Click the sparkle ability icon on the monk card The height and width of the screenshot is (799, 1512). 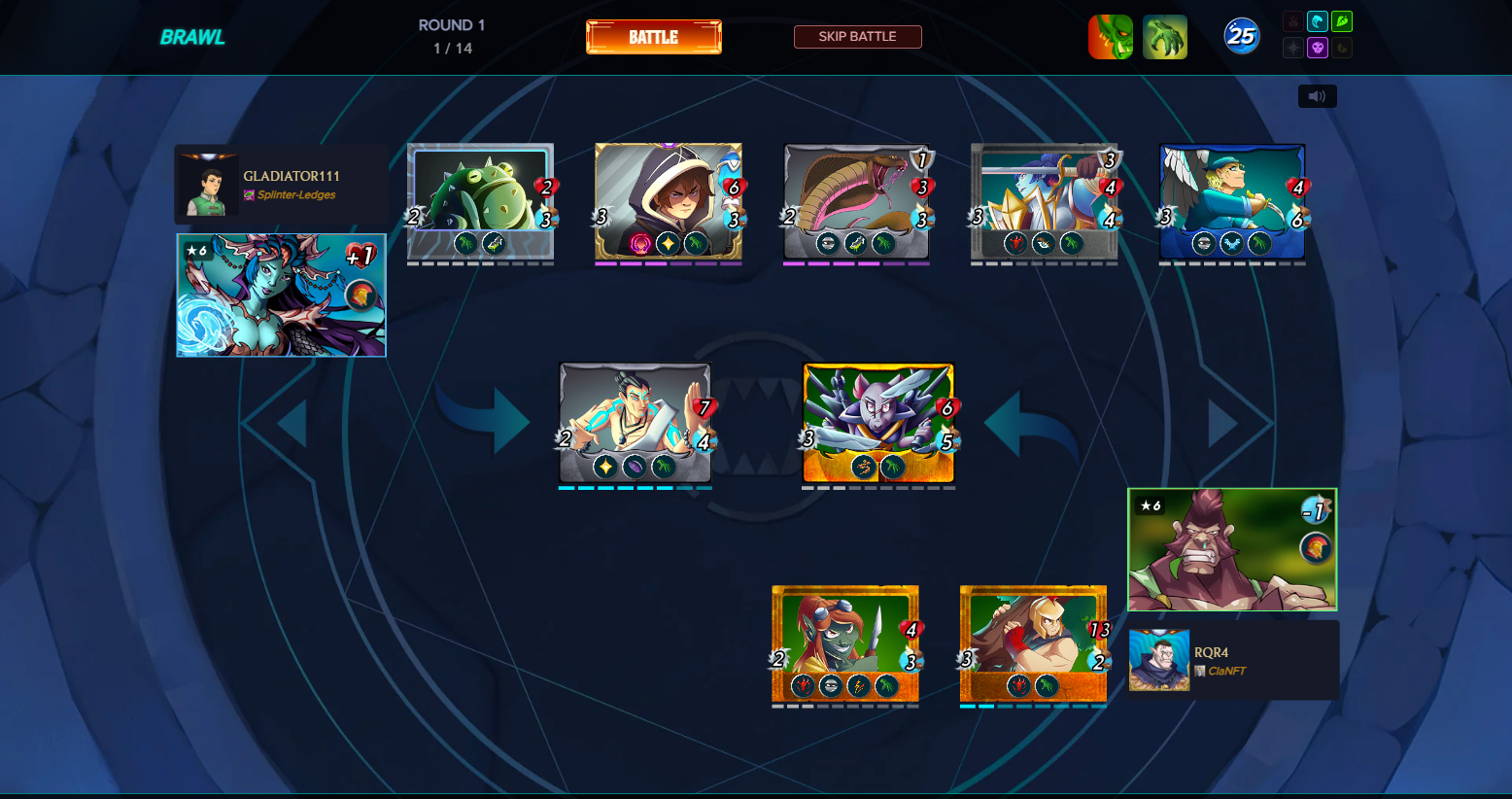coord(605,467)
